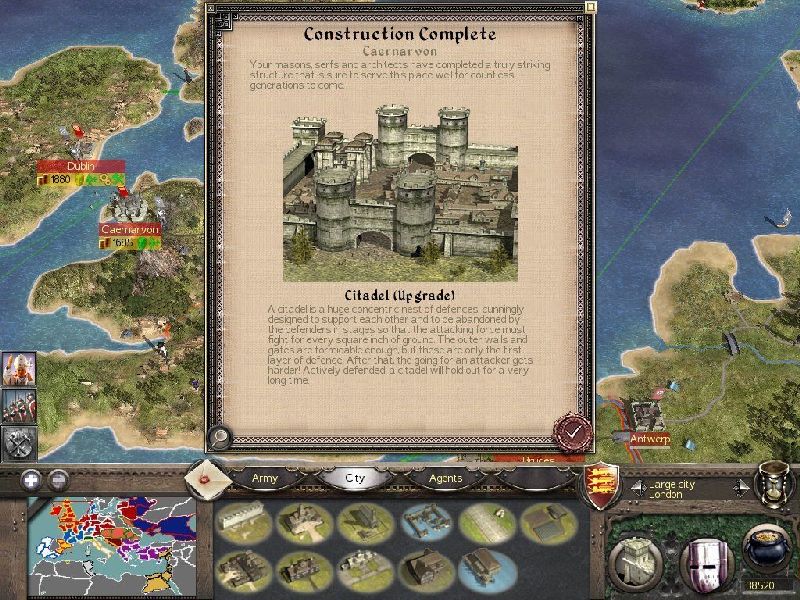800x600 pixels.
Task: Click the England faction shield with lions
Action: (x=603, y=484)
